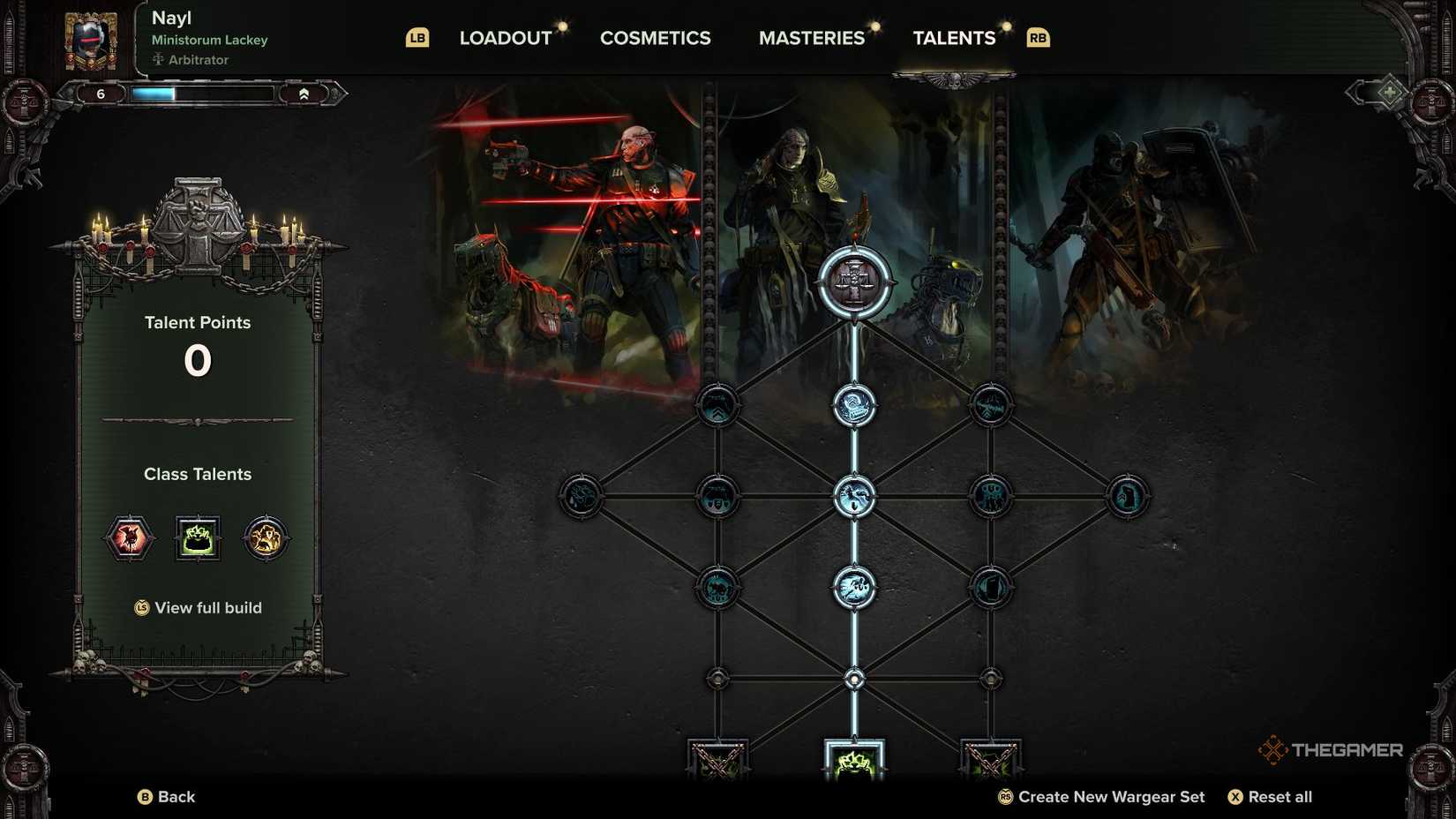Select the hound talent node below the root
The image size is (1456, 819).
click(852, 404)
